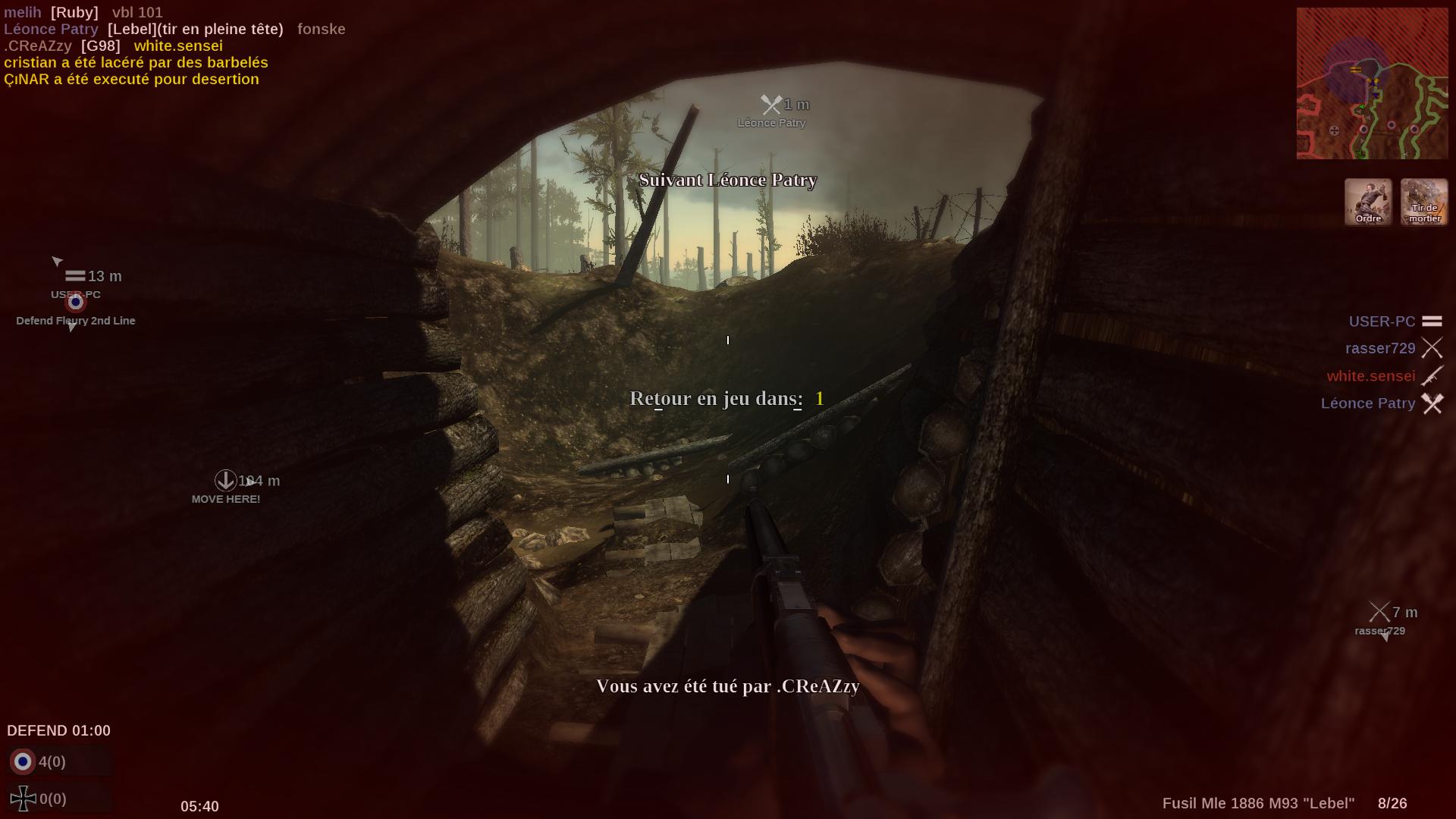This screenshot has height=819, width=1456.
Task: Call in the Tir de mortier ability
Action: pos(1424,202)
